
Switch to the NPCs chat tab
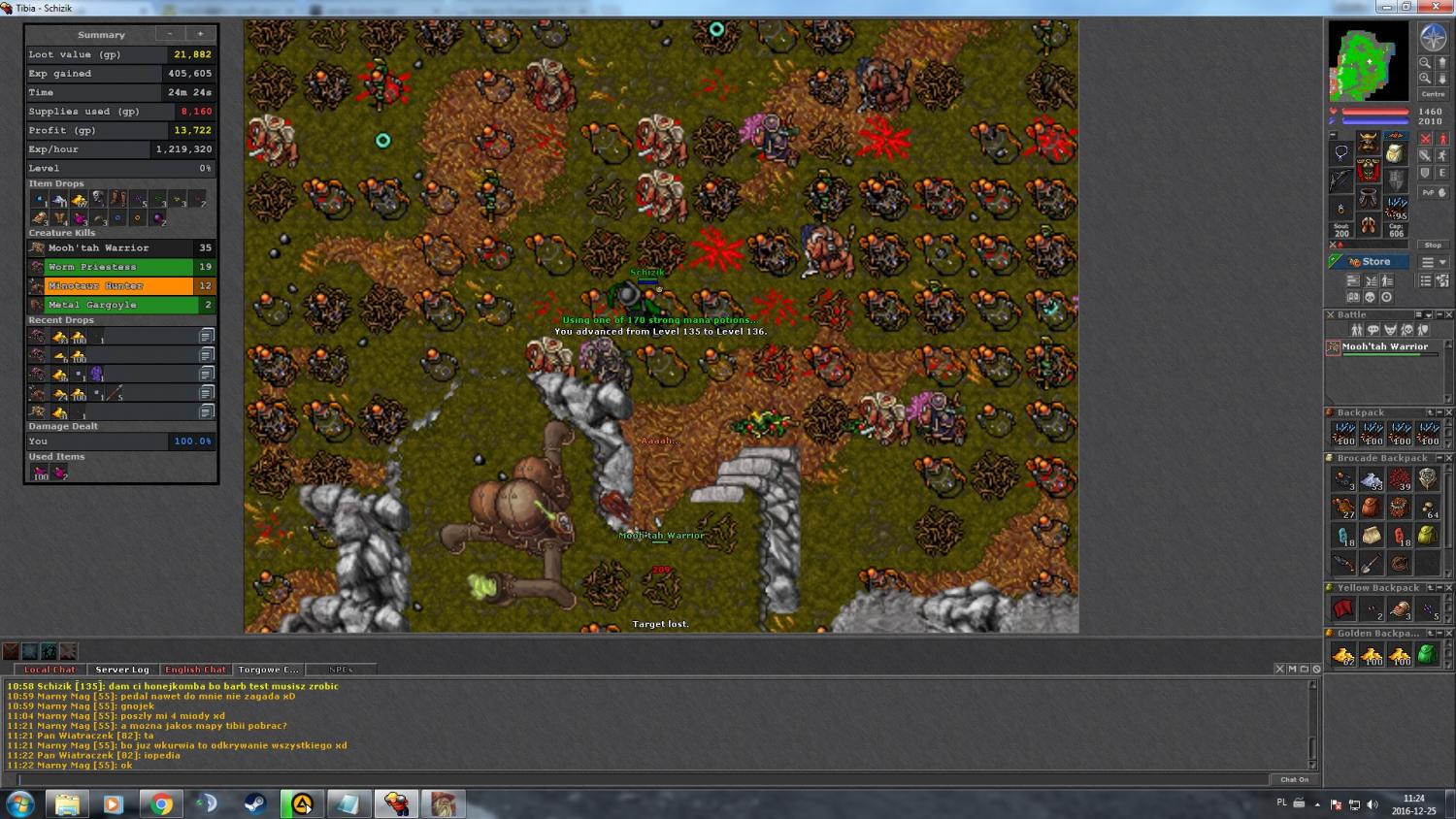(x=341, y=670)
